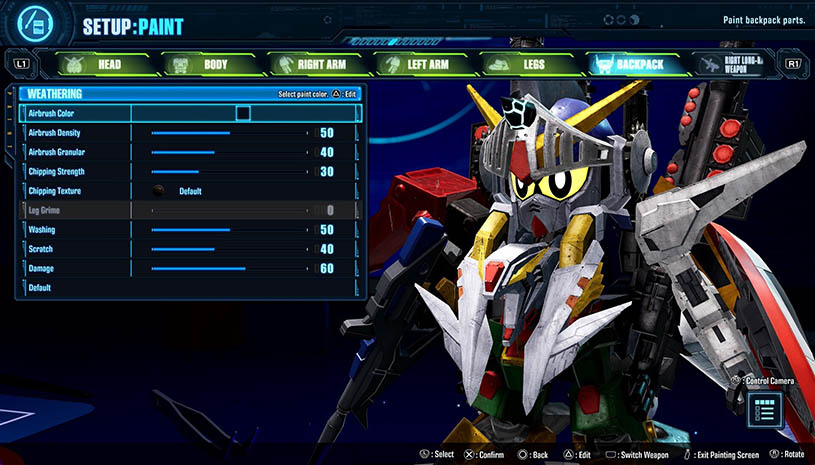This screenshot has height=465, width=815.
Task: Open the Right Long-Range Weapon tab
Action: click(739, 64)
